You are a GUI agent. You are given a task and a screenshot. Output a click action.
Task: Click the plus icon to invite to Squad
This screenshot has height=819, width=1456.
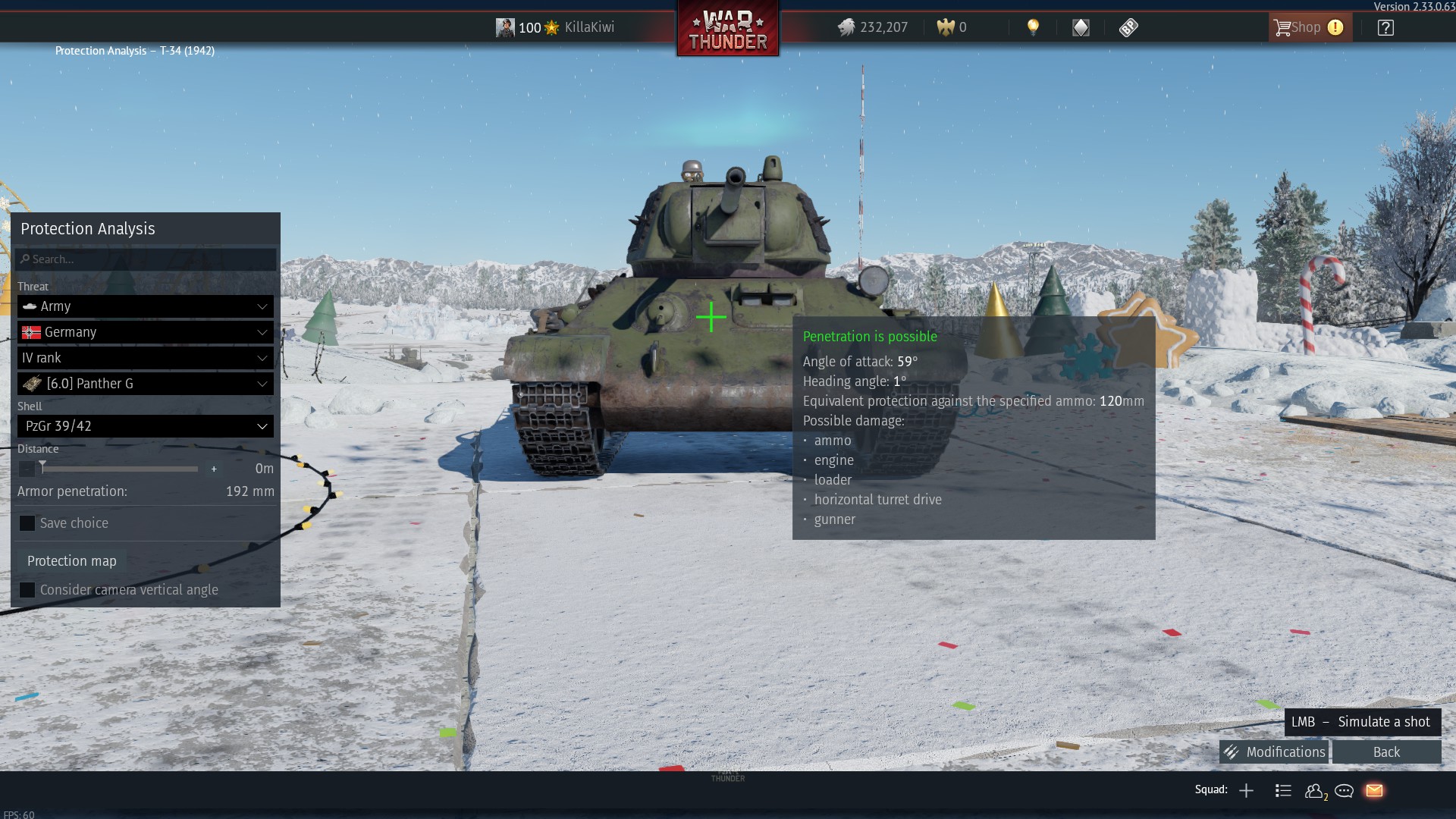click(1246, 790)
